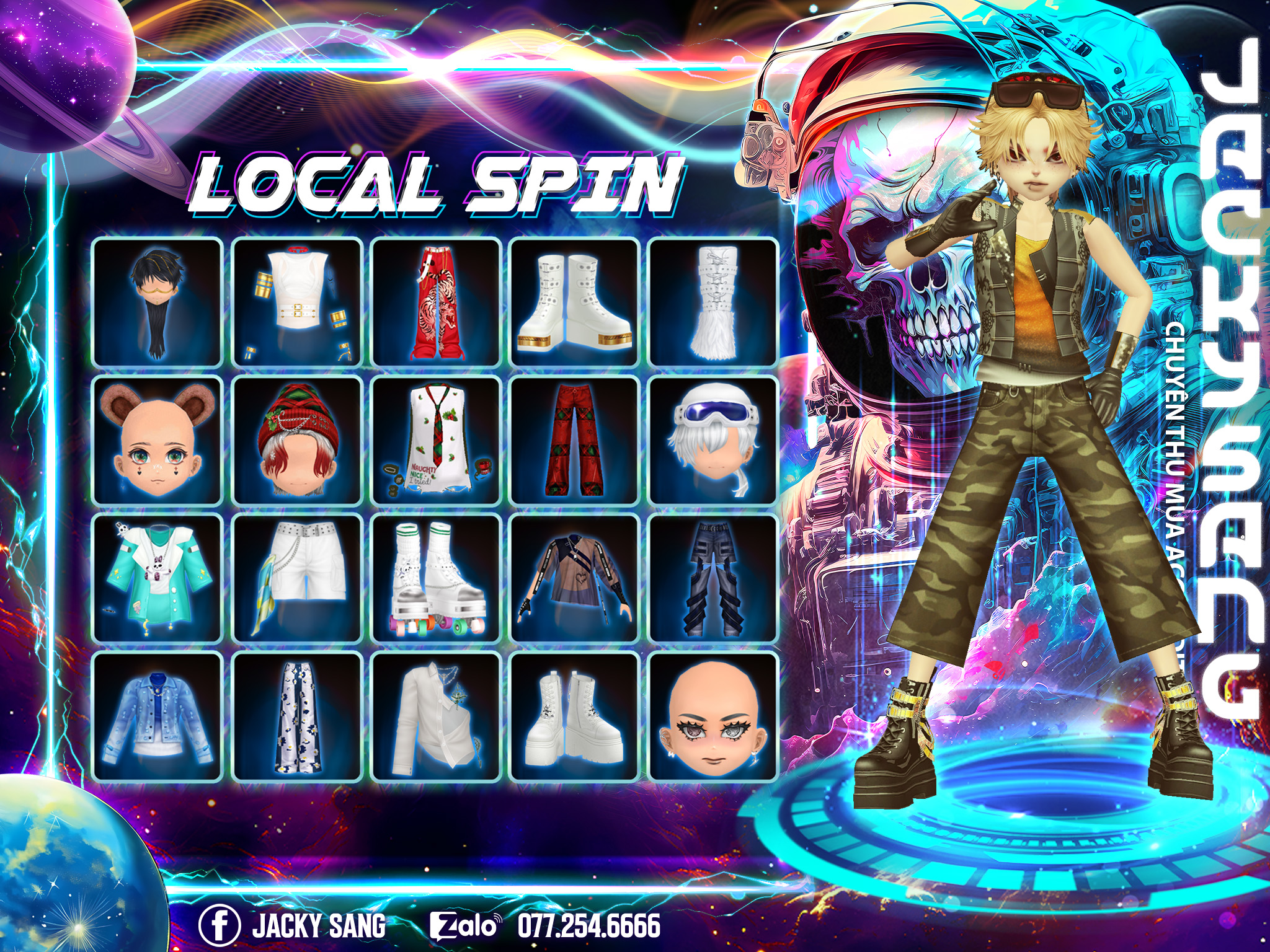Pick the red plaid beanie hairstyle
This screenshot has height=952, width=1270.
pyautogui.click(x=296, y=441)
